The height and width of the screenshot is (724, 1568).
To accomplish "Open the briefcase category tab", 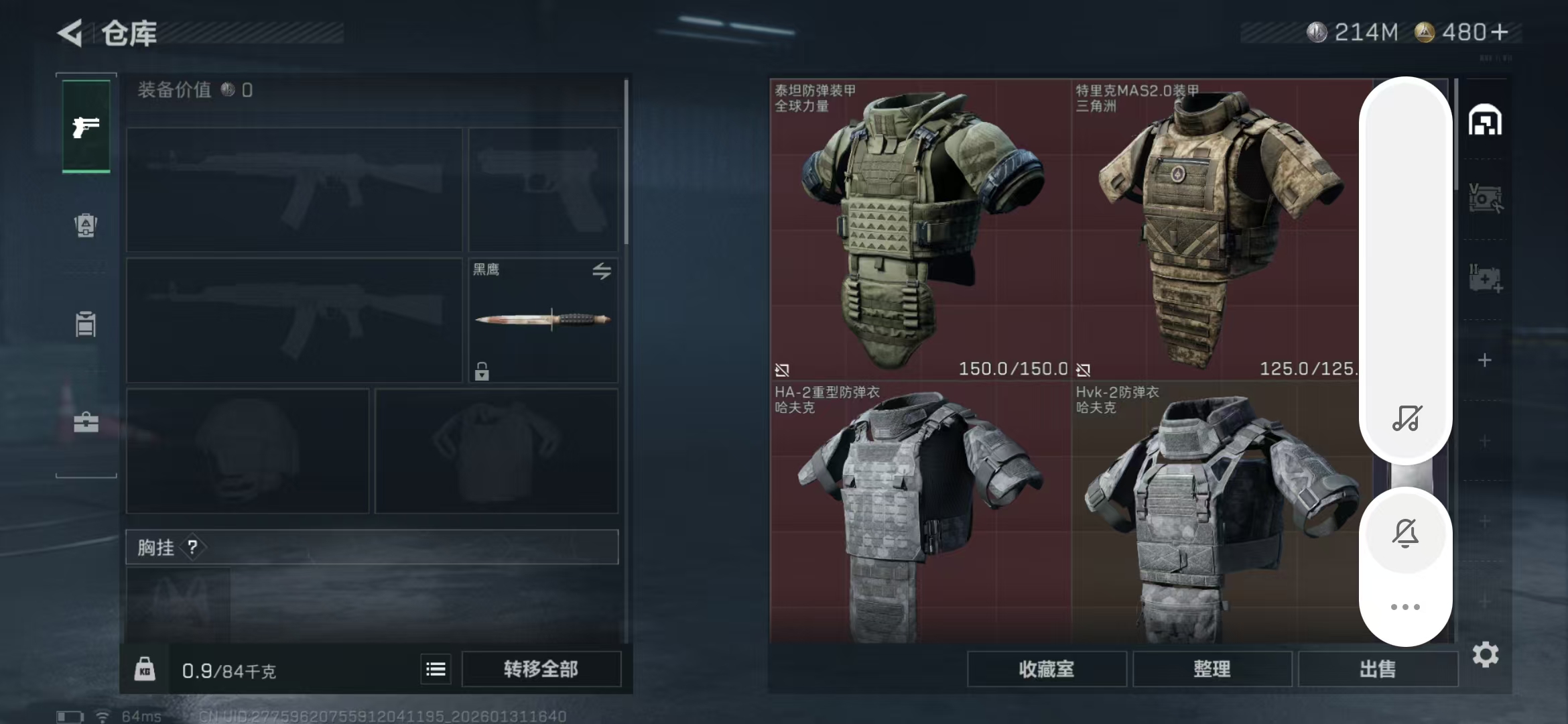I will [x=86, y=422].
